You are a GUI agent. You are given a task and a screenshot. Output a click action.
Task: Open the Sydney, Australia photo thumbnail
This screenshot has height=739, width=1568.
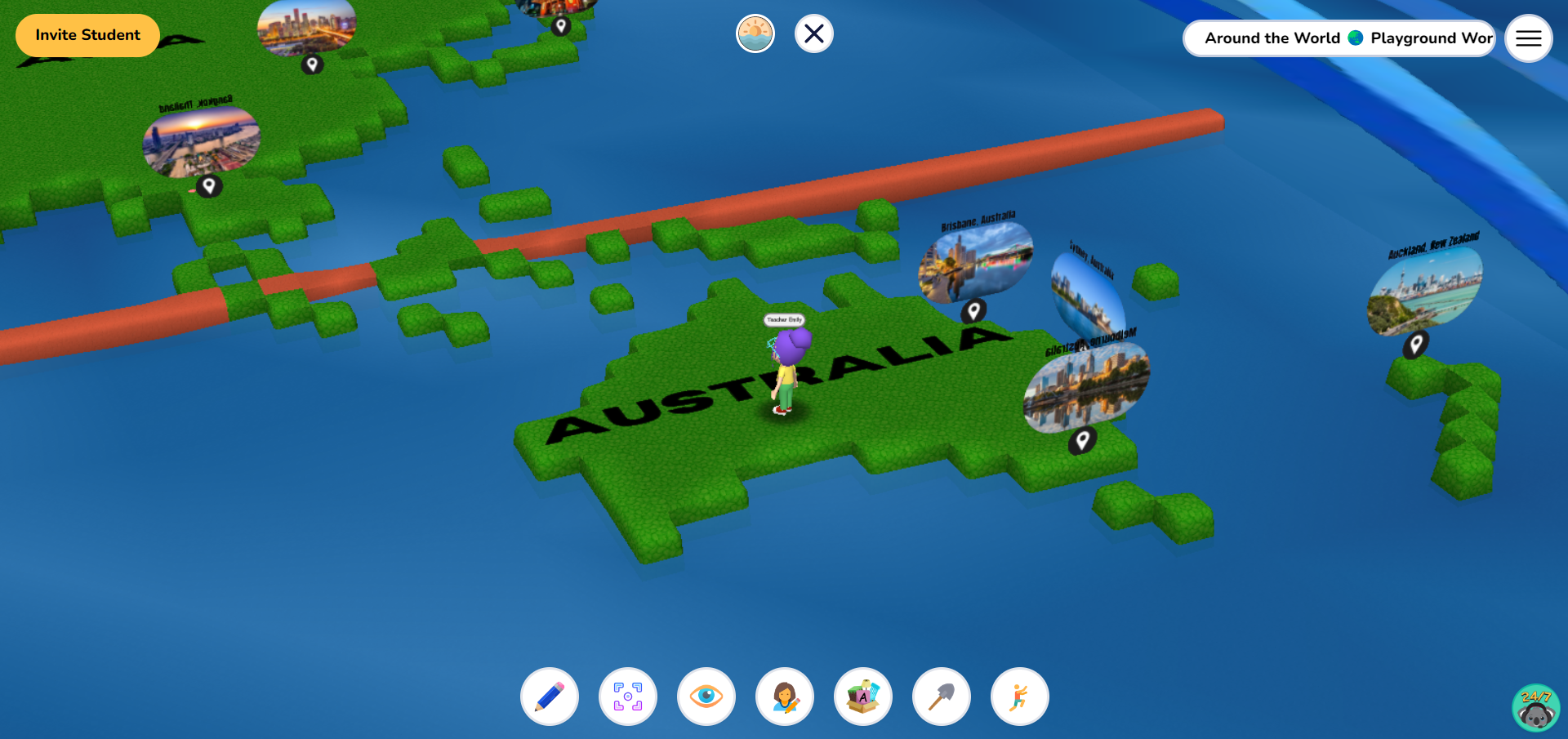pos(1086,290)
